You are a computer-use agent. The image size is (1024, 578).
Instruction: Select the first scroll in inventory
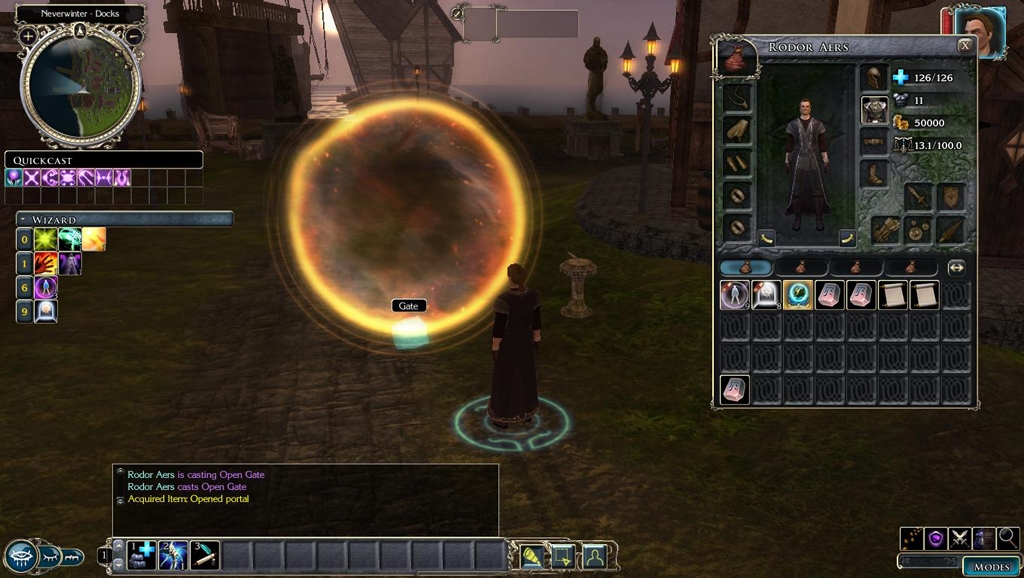point(893,295)
